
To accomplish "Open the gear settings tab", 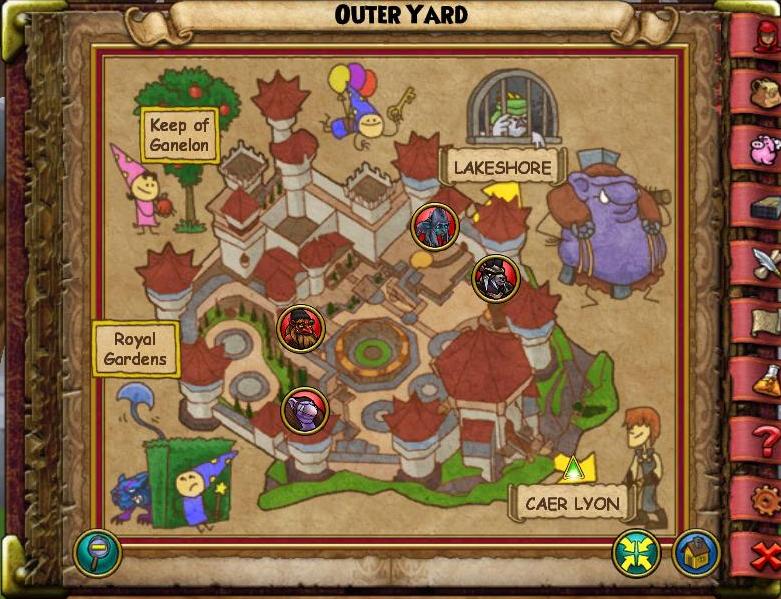I will [763, 495].
